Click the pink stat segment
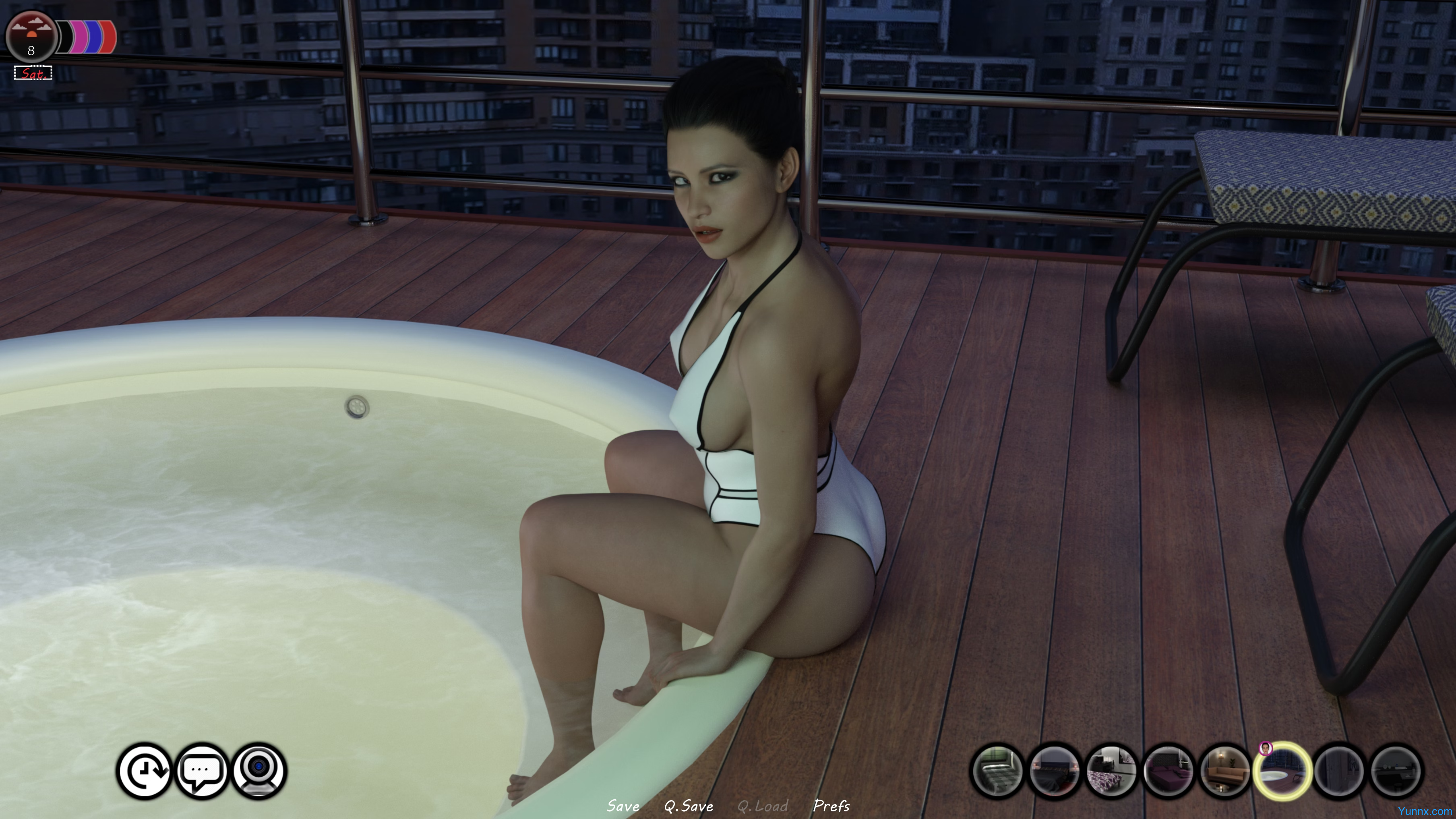 (79, 37)
